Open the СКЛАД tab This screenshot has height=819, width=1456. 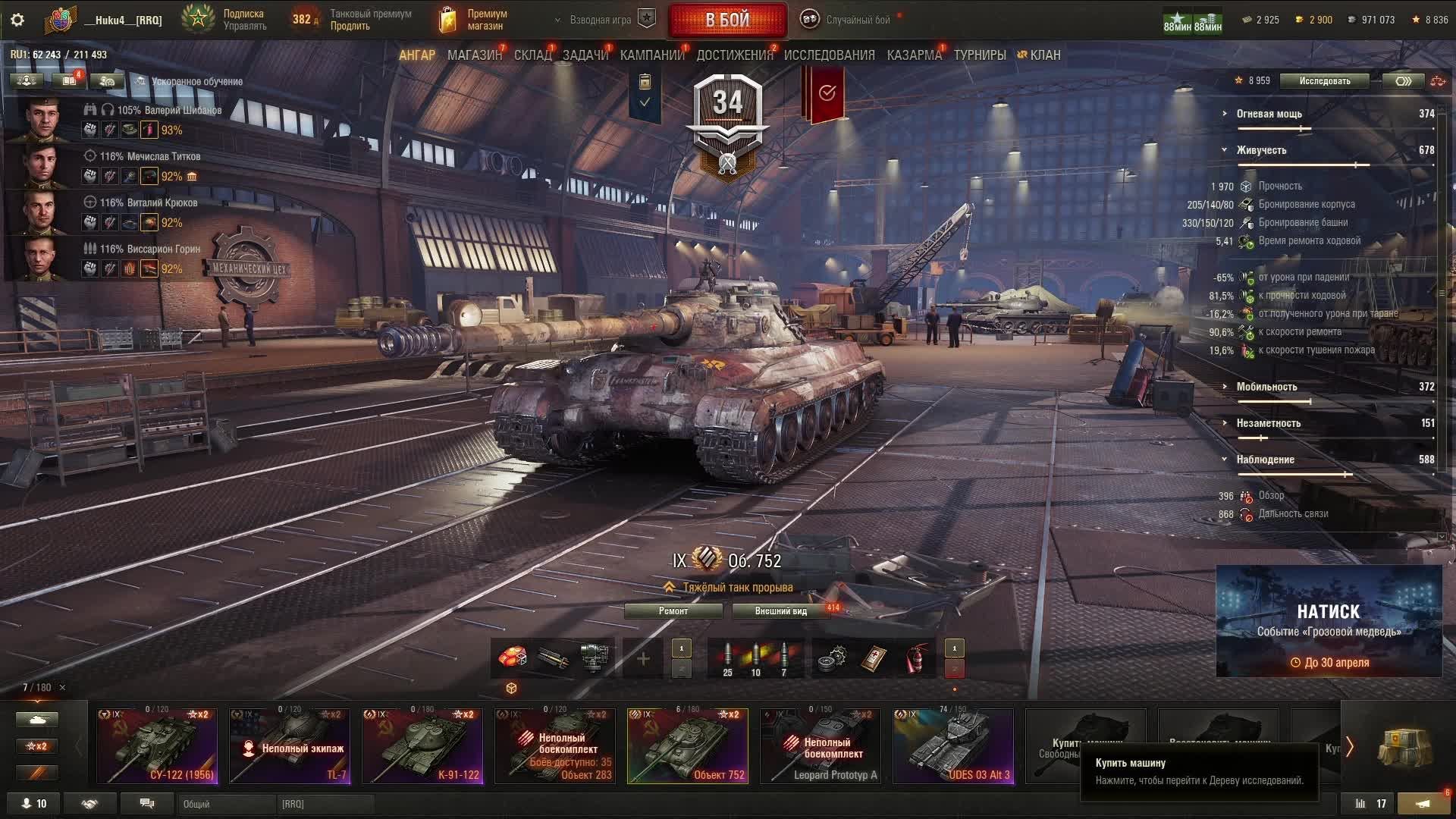(x=532, y=55)
